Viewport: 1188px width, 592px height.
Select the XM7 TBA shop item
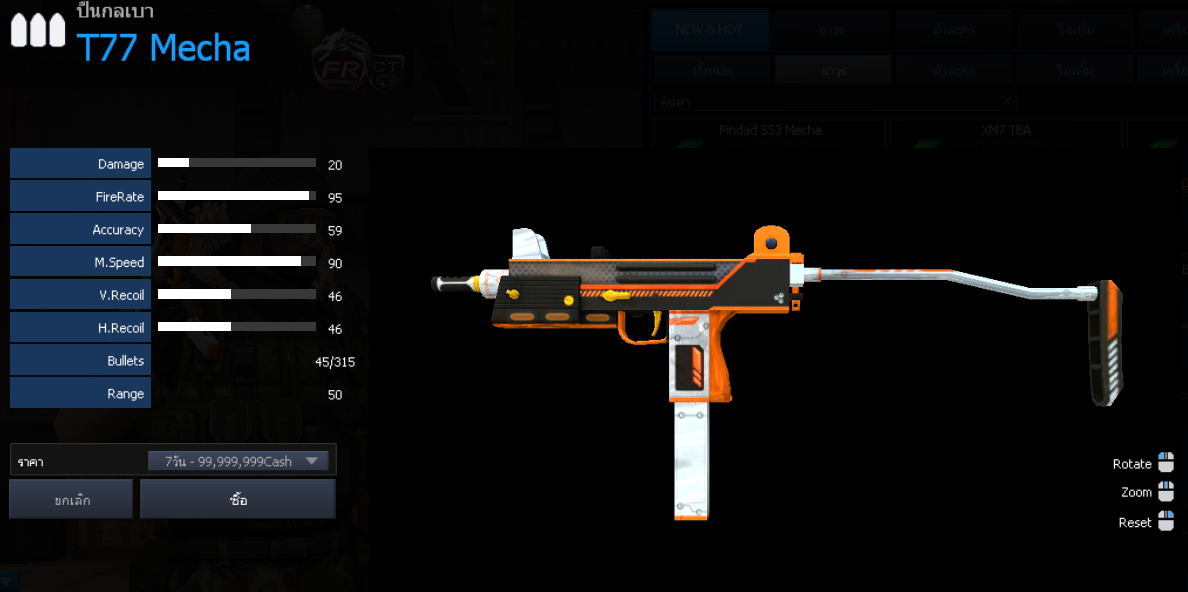point(1005,131)
